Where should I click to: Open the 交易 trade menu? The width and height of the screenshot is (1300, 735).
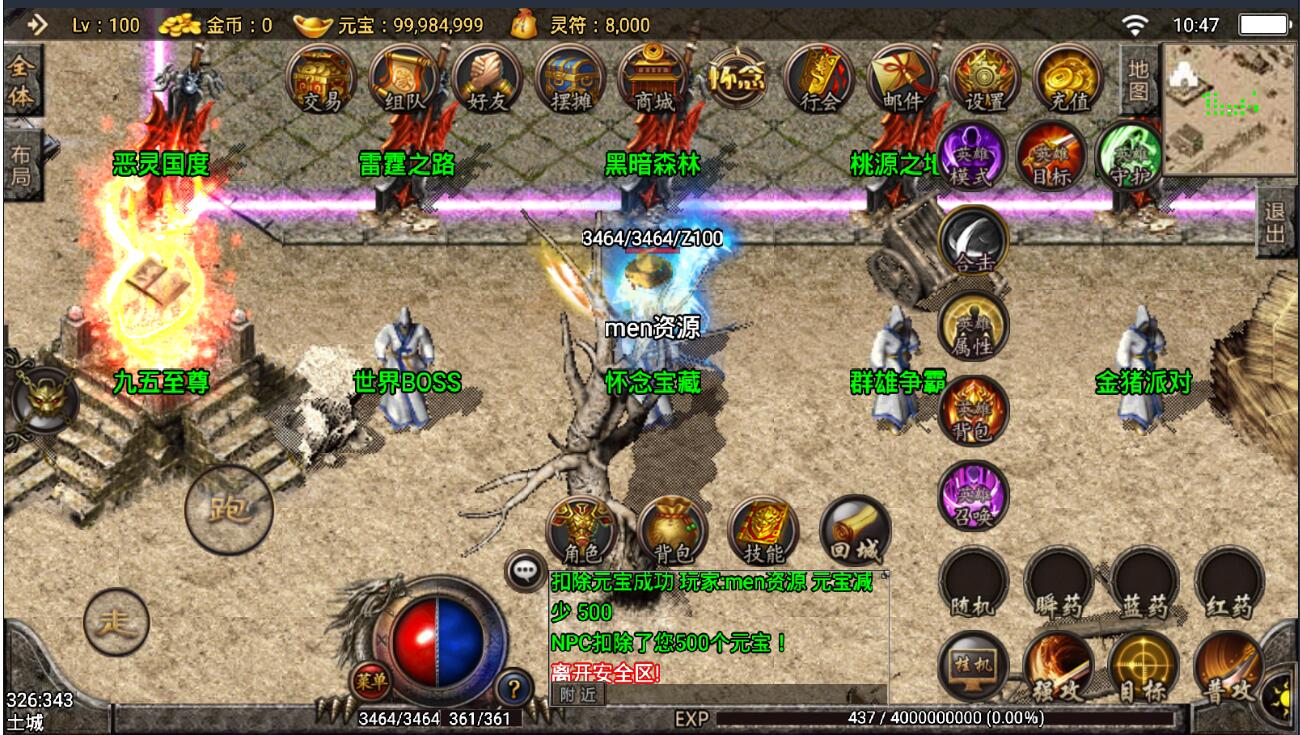(x=321, y=79)
